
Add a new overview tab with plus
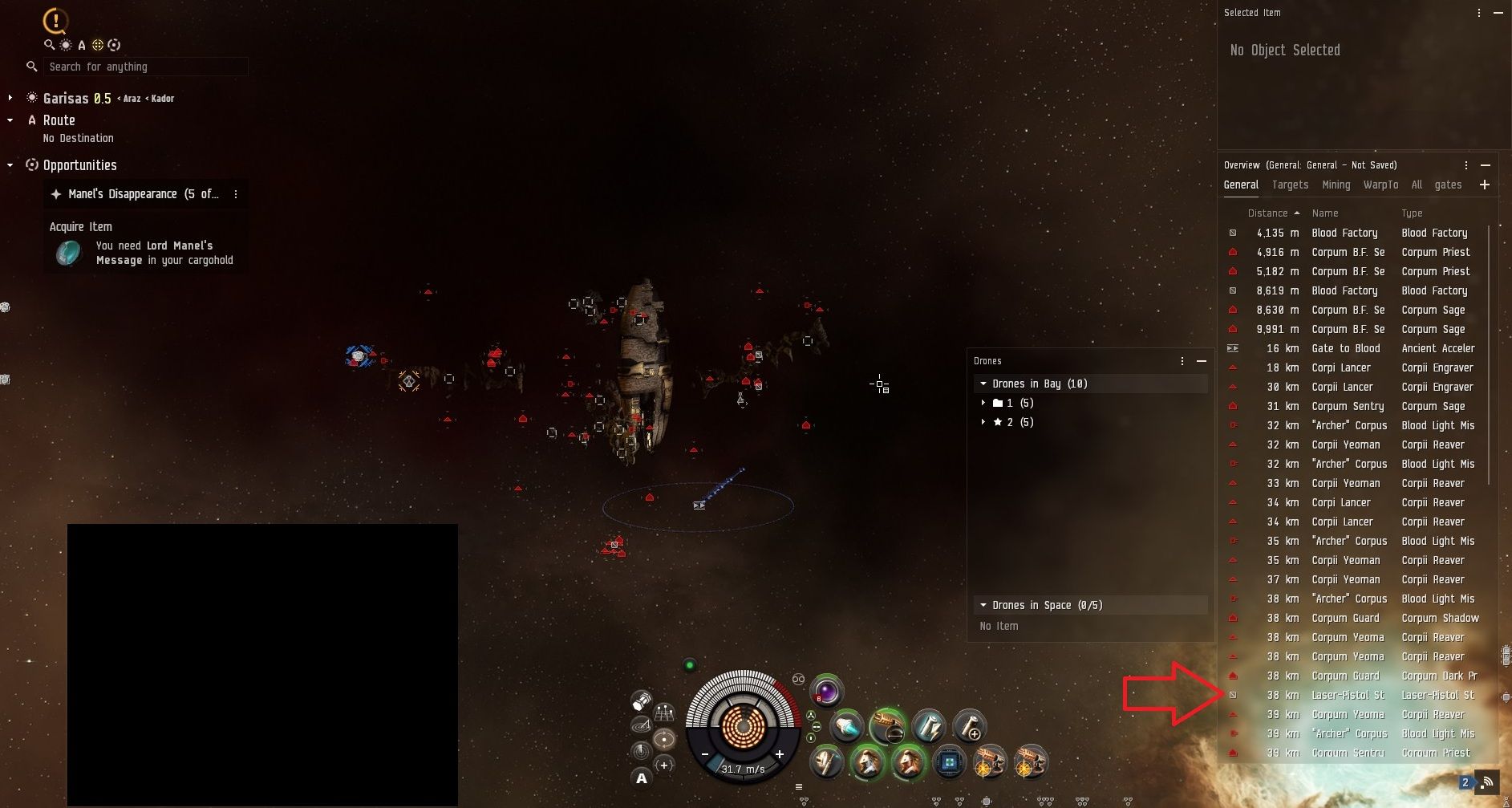(x=1484, y=185)
